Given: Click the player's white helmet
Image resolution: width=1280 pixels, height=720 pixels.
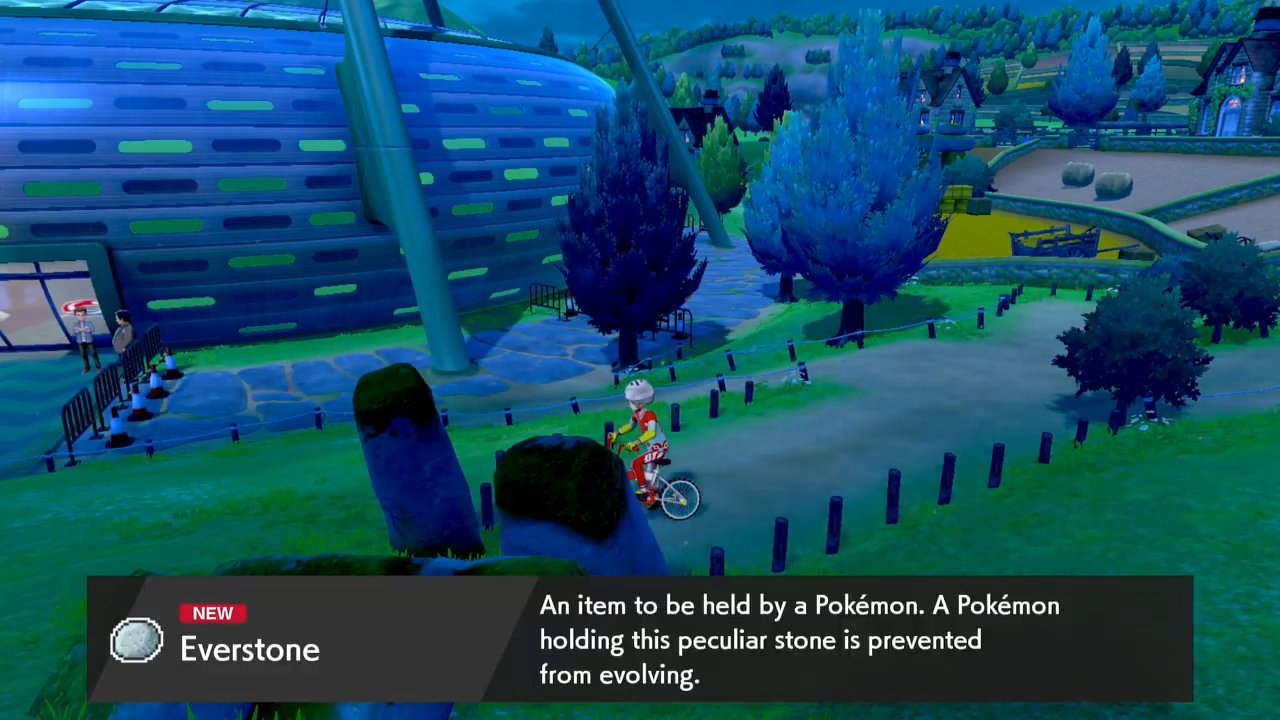Looking at the screenshot, I should point(638,390).
